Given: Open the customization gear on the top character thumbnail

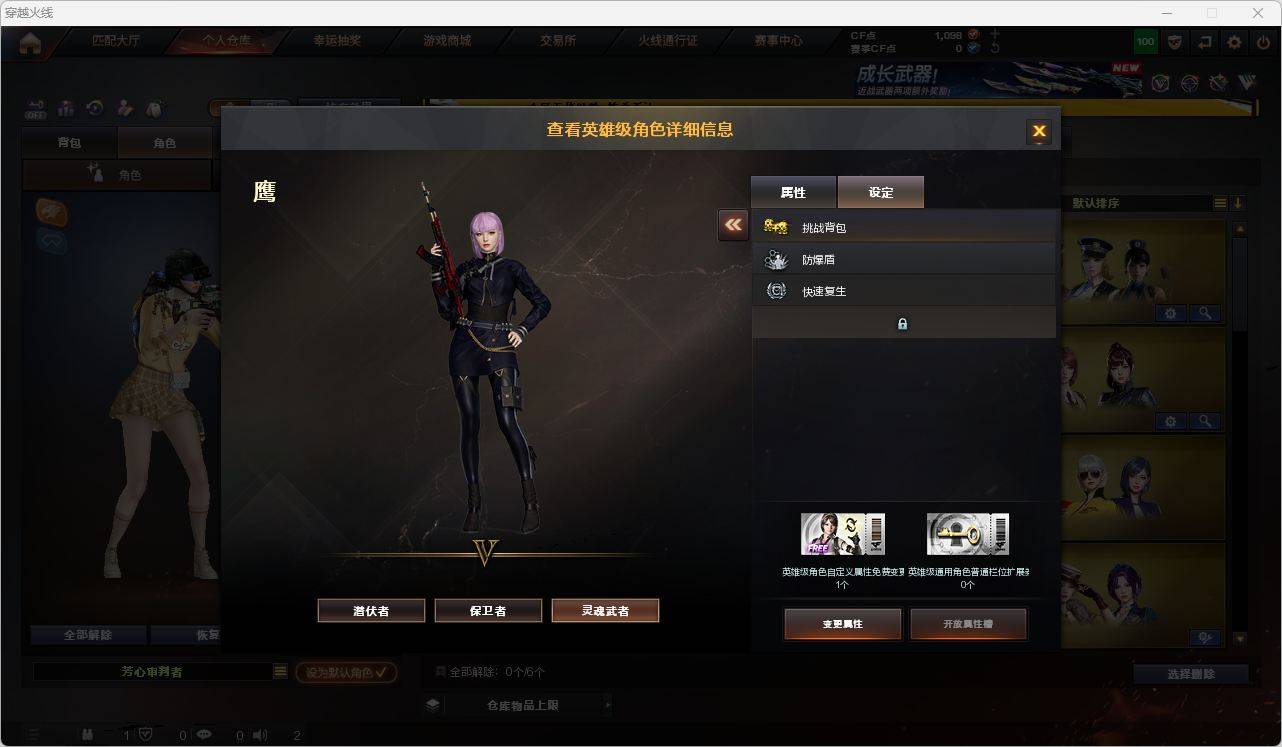Looking at the screenshot, I should 1170,313.
